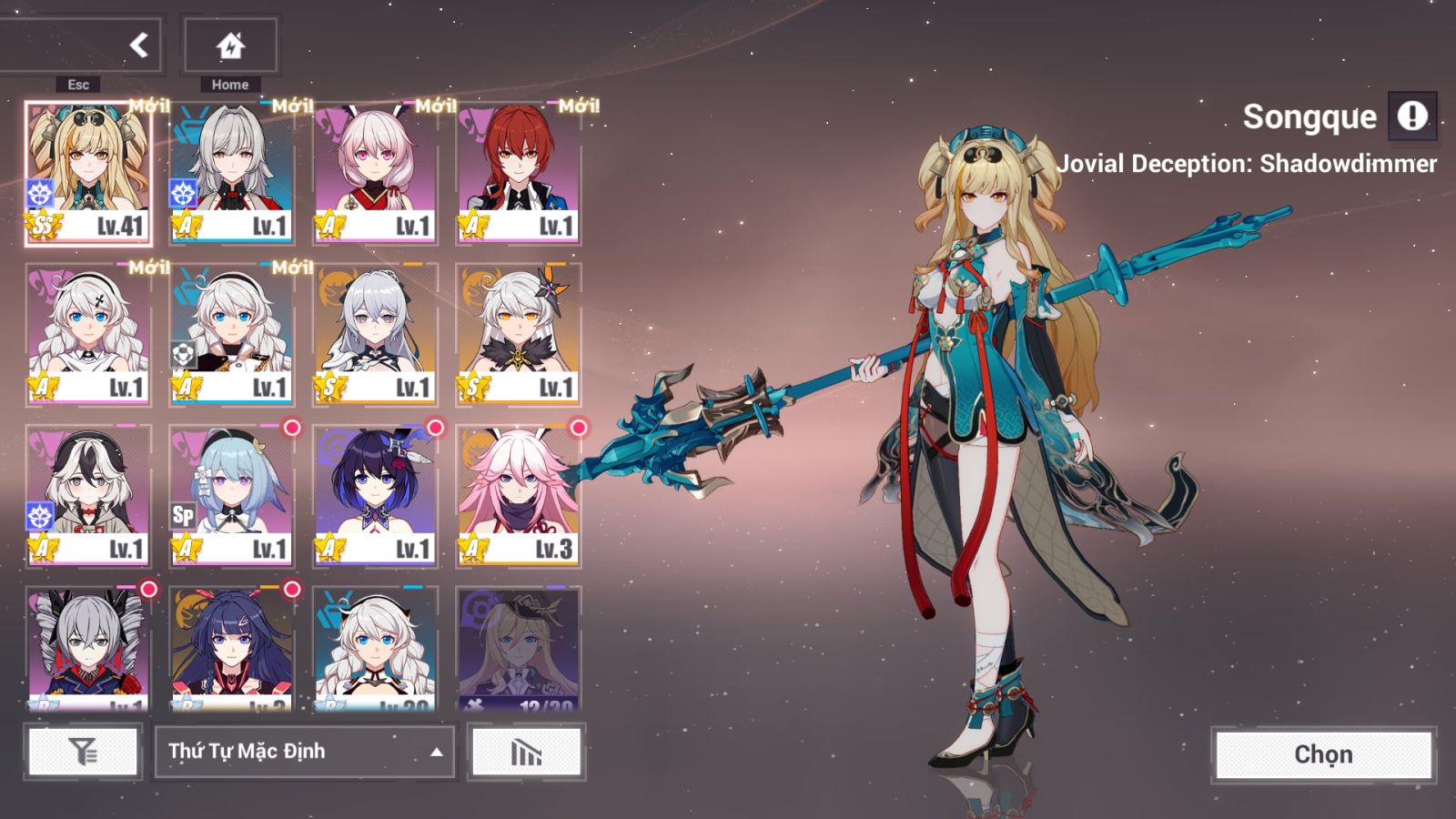1456x819 pixels.
Task: Open Songque's info exclamation icon
Action: click(x=1412, y=116)
